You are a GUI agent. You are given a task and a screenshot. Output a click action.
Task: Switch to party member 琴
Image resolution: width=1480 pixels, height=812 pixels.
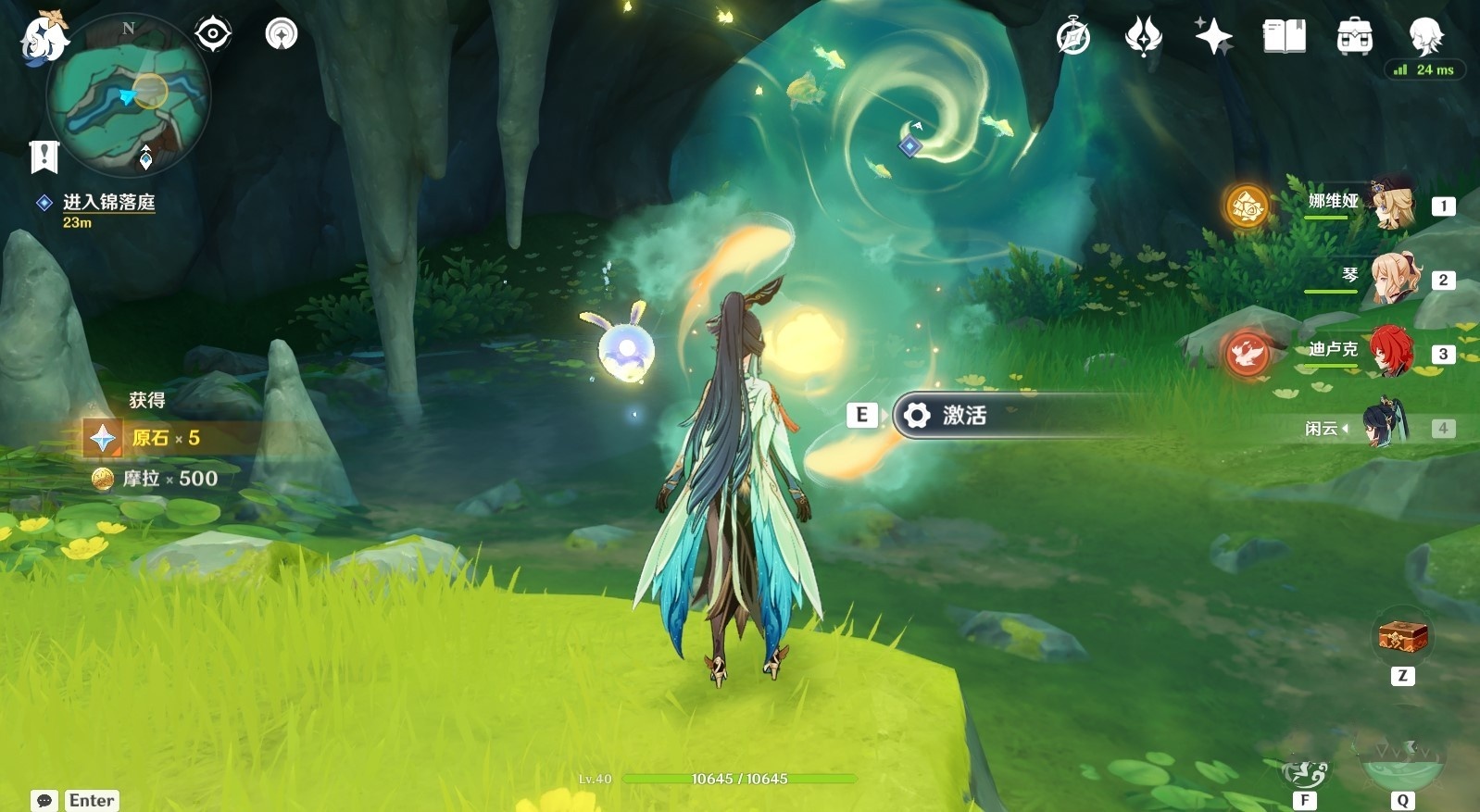[x=1389, y=278]
